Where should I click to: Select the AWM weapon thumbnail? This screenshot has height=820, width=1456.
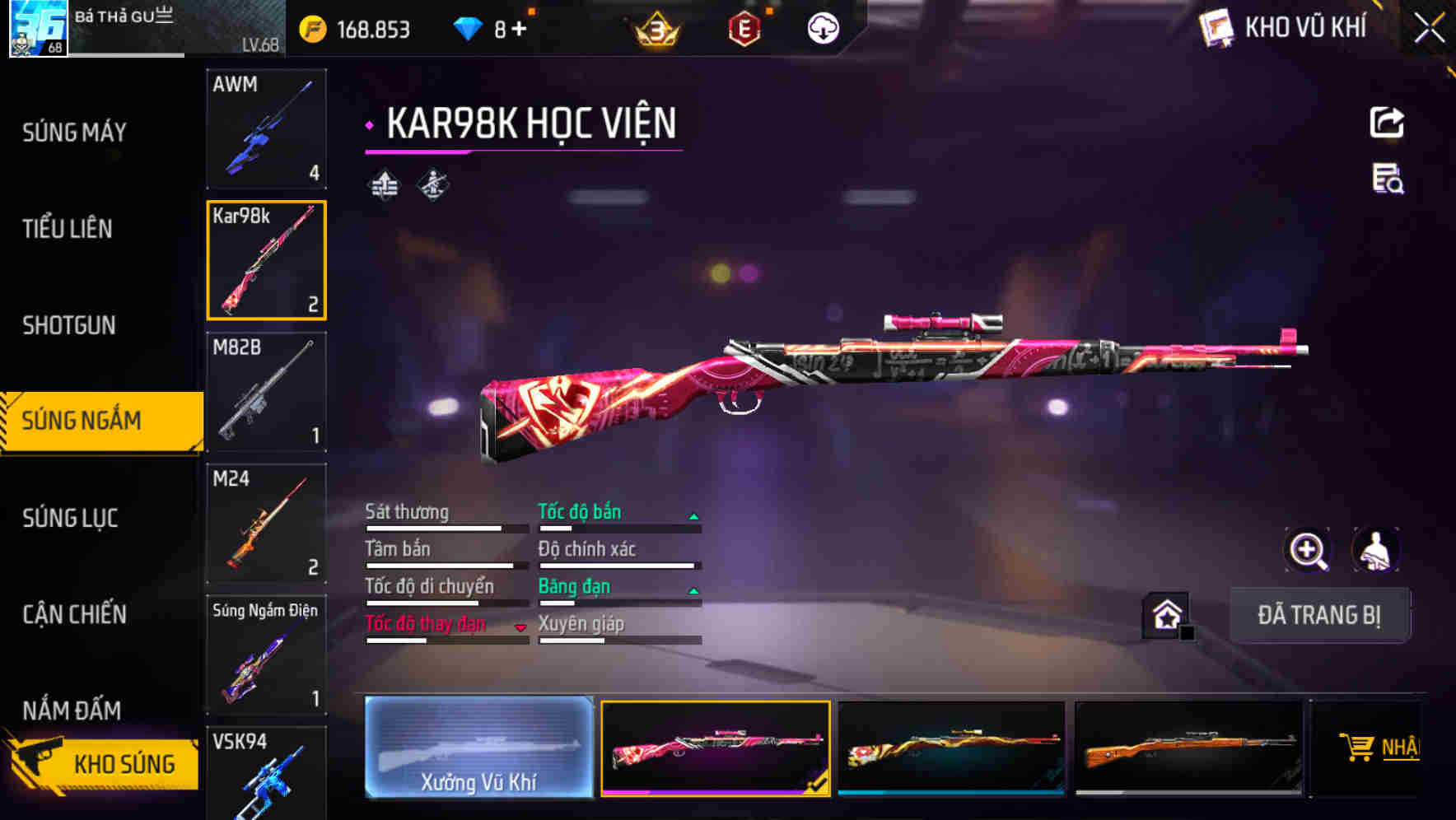point(267,130)
